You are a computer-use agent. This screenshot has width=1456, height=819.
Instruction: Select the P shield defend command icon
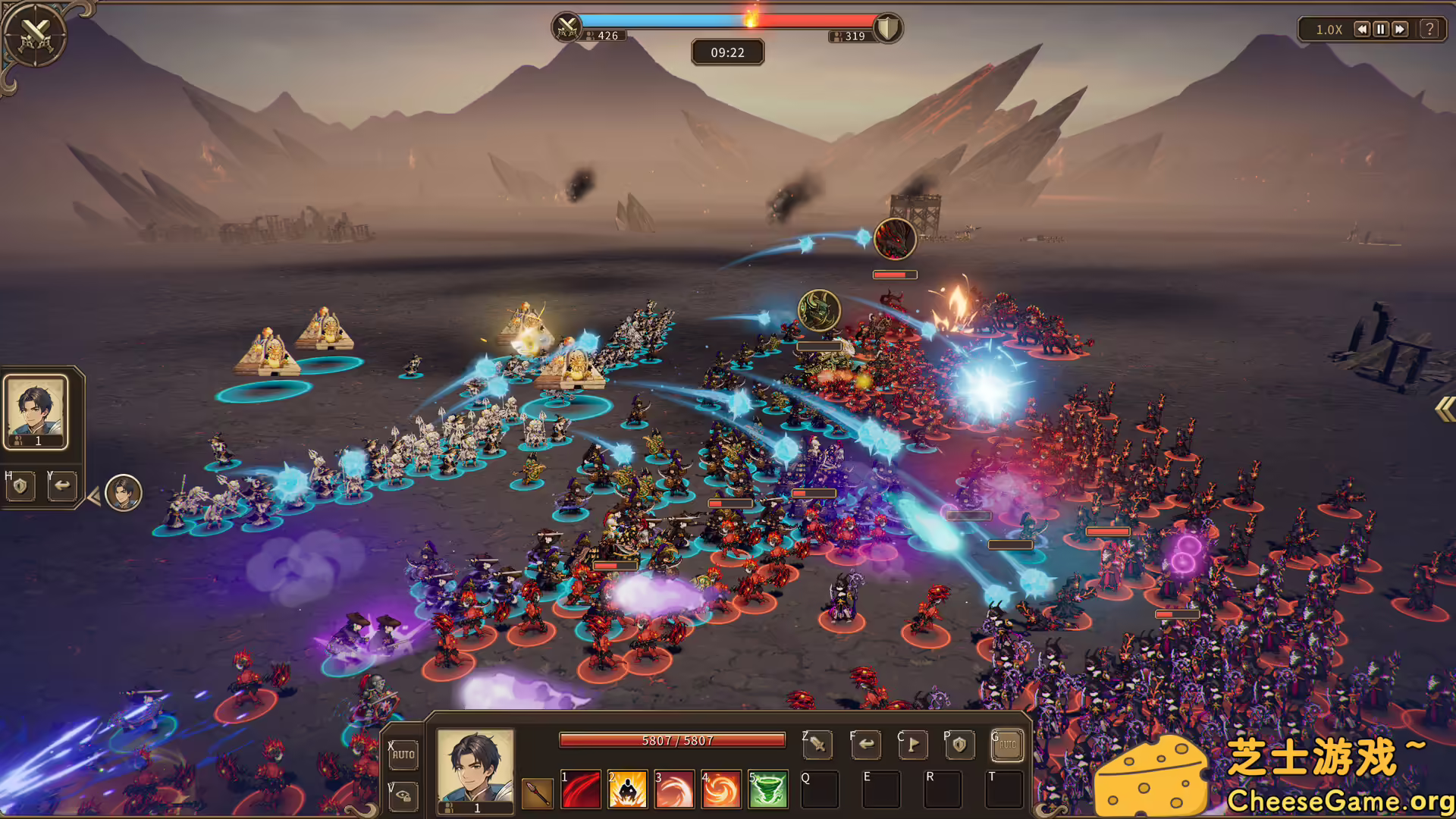pos(960,745)
